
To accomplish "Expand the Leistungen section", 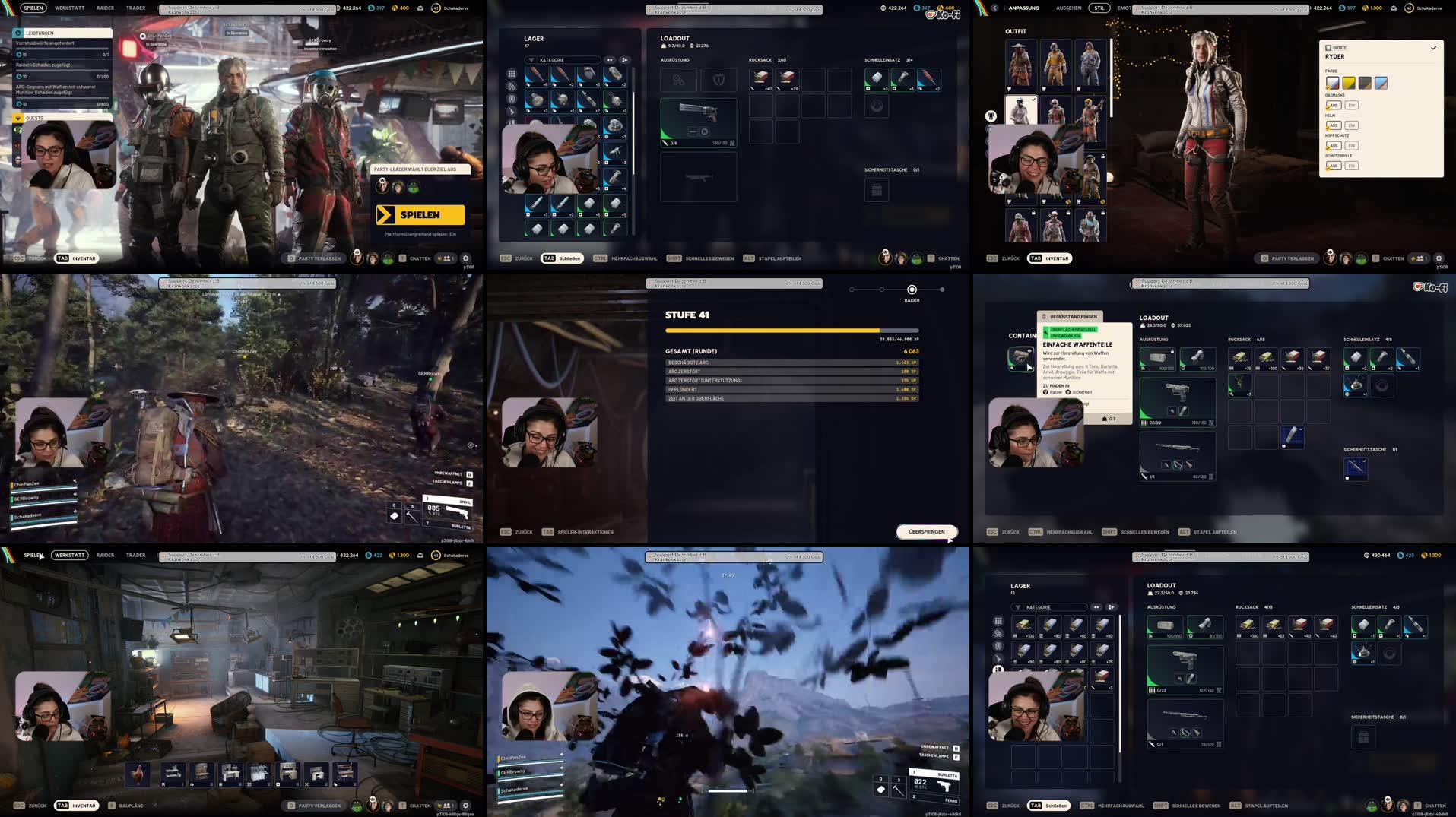I will [x=42, y=33].
